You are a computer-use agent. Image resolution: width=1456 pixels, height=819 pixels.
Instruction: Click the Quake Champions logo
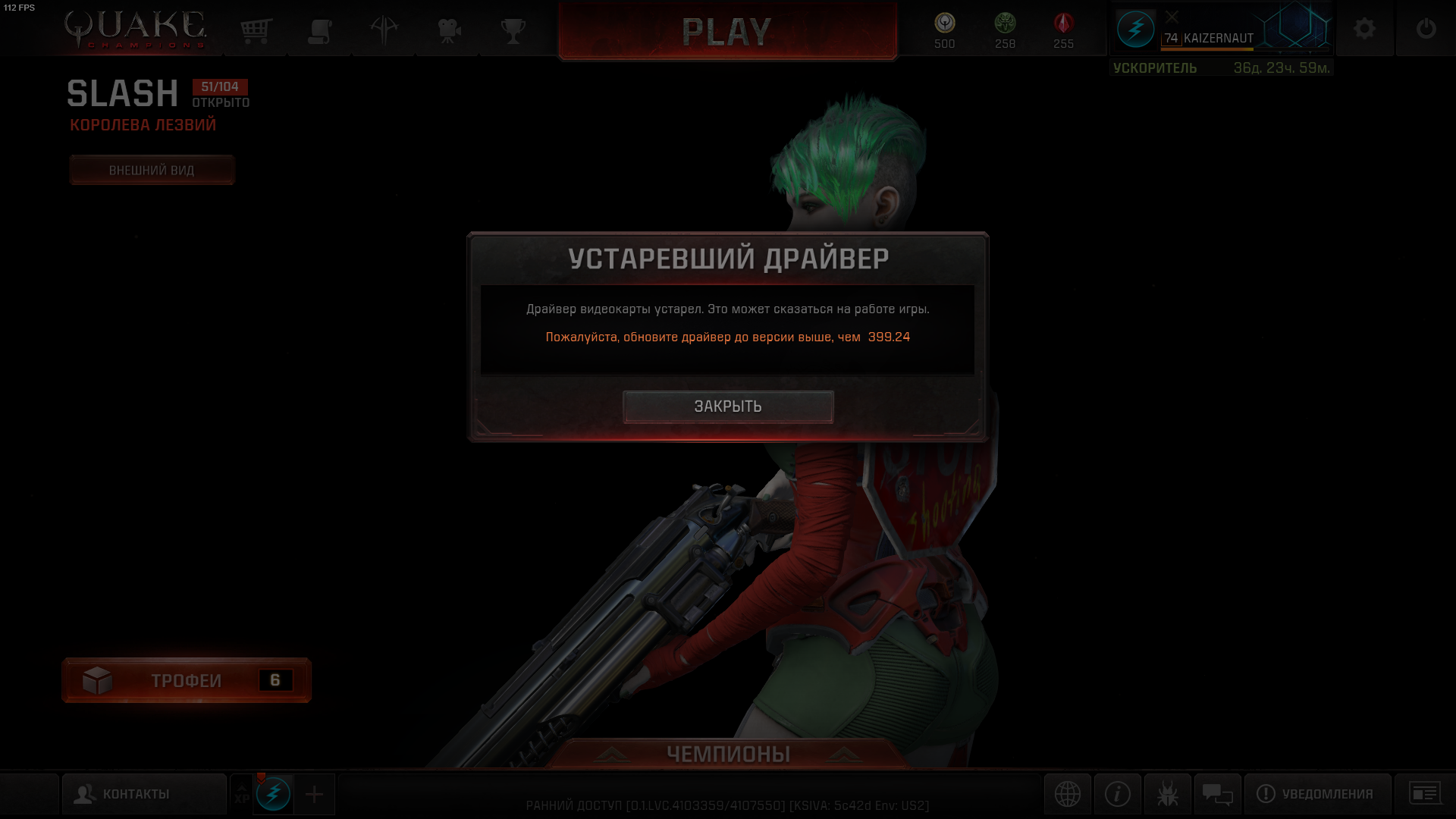(x=133, y=29)
